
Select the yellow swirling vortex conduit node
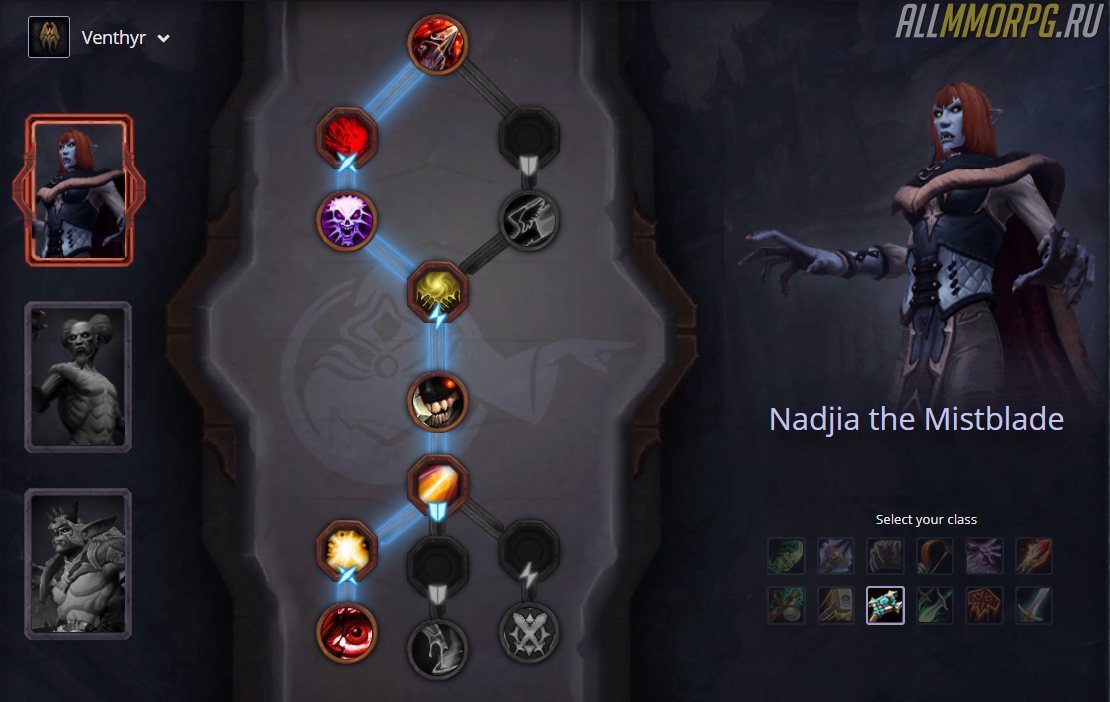click(x=438, y=290)
